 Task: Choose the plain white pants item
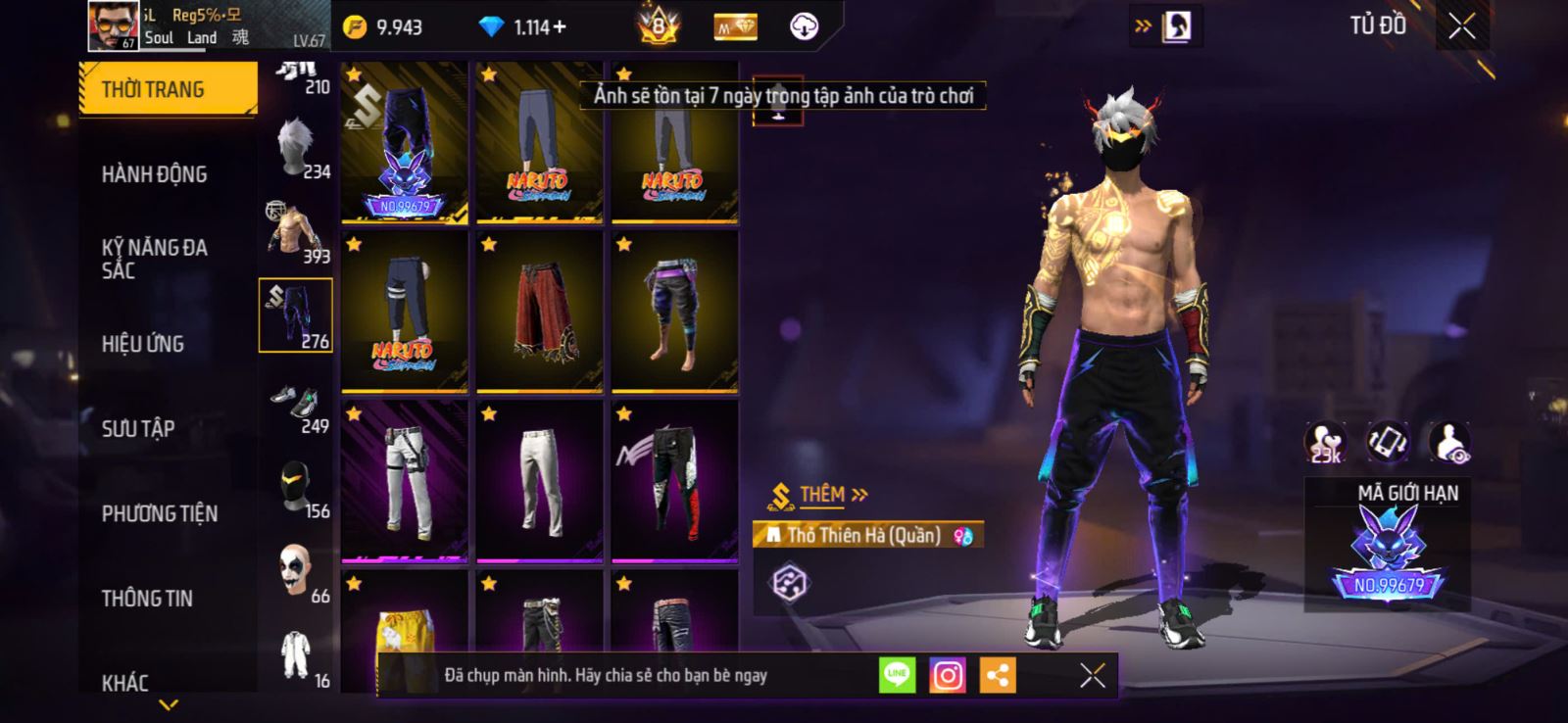[539, 482]
